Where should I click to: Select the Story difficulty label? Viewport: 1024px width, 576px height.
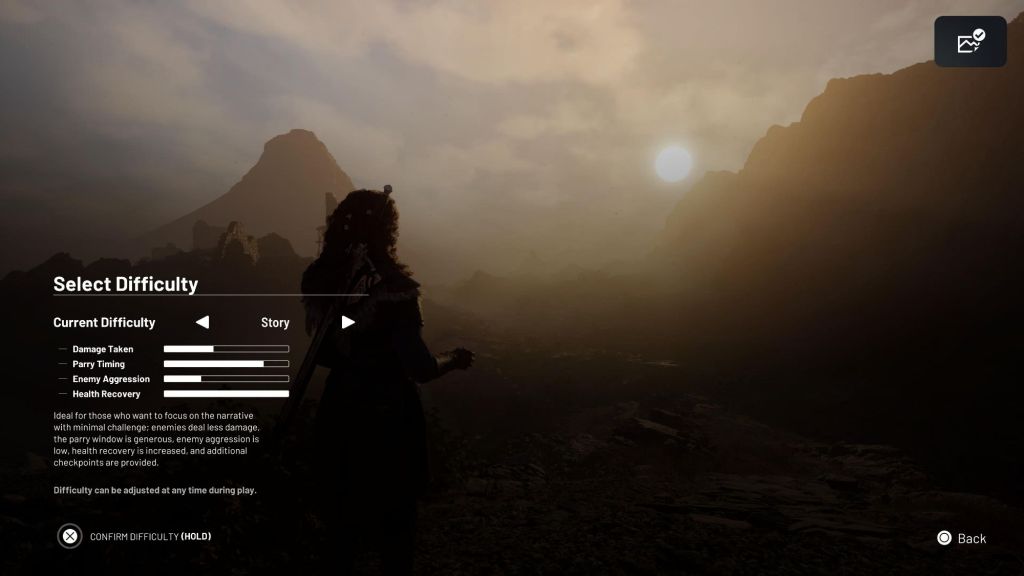[x=275, y=323]
